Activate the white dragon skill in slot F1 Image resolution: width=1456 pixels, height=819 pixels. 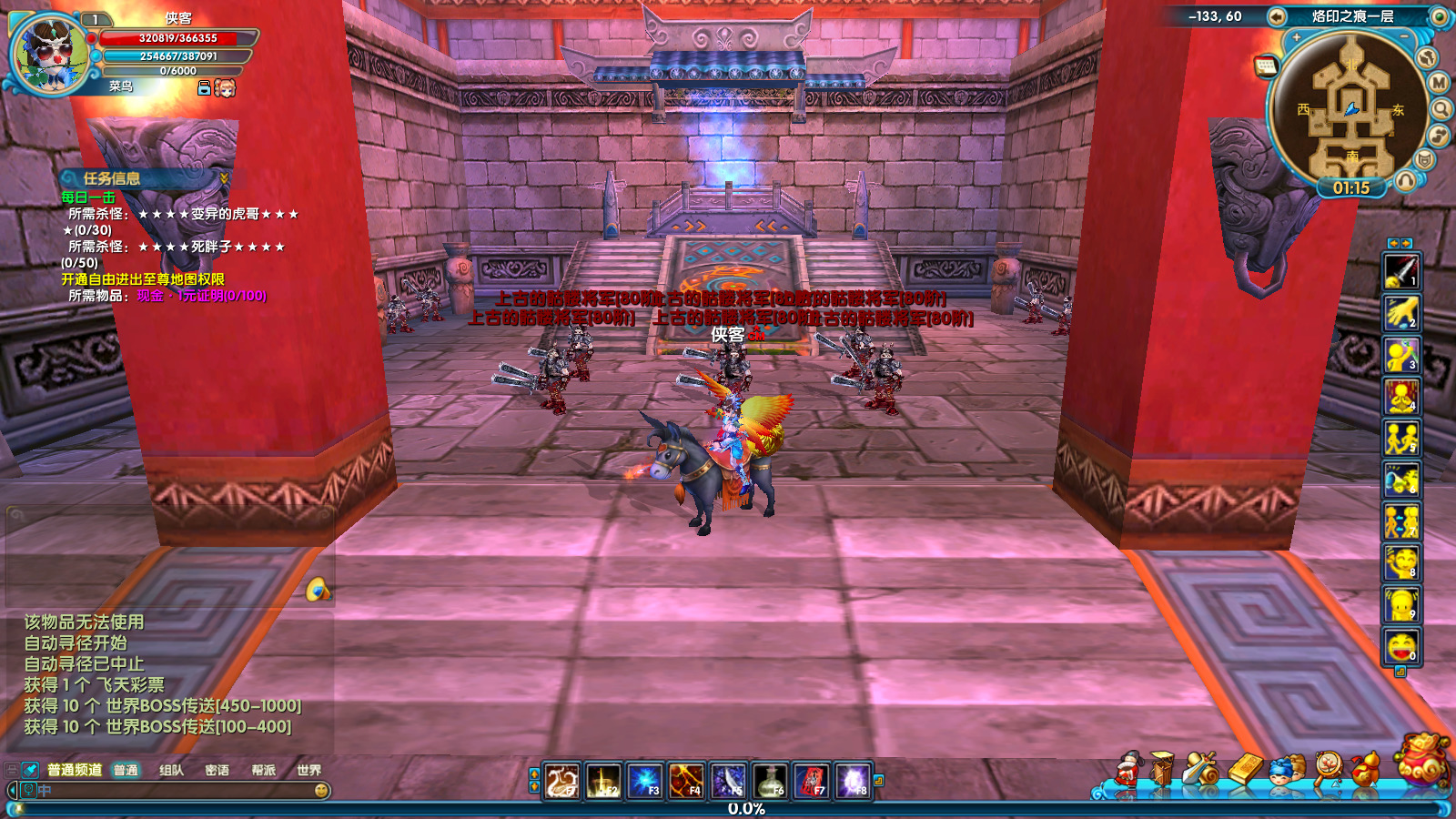click(x=561, y=781)
